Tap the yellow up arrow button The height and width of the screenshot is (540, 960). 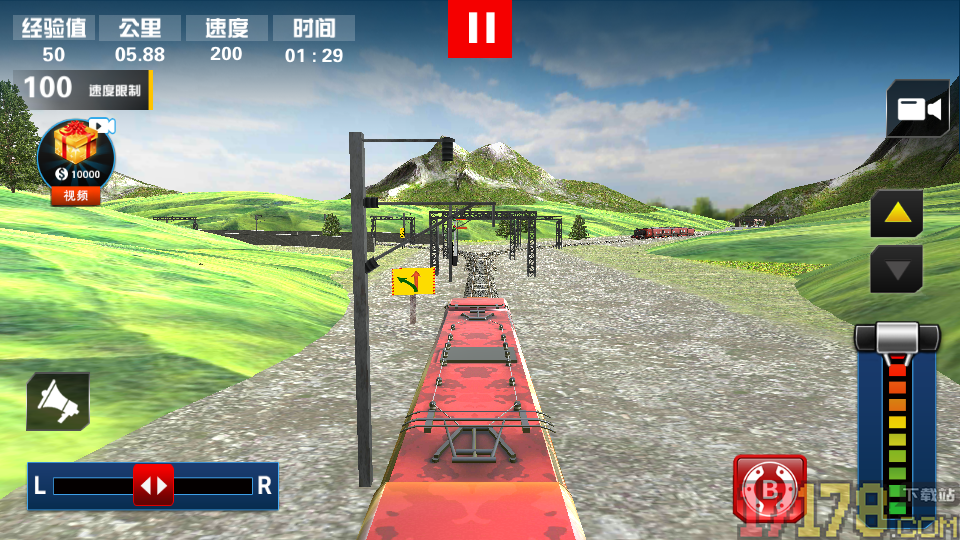(x=896, y=212)
